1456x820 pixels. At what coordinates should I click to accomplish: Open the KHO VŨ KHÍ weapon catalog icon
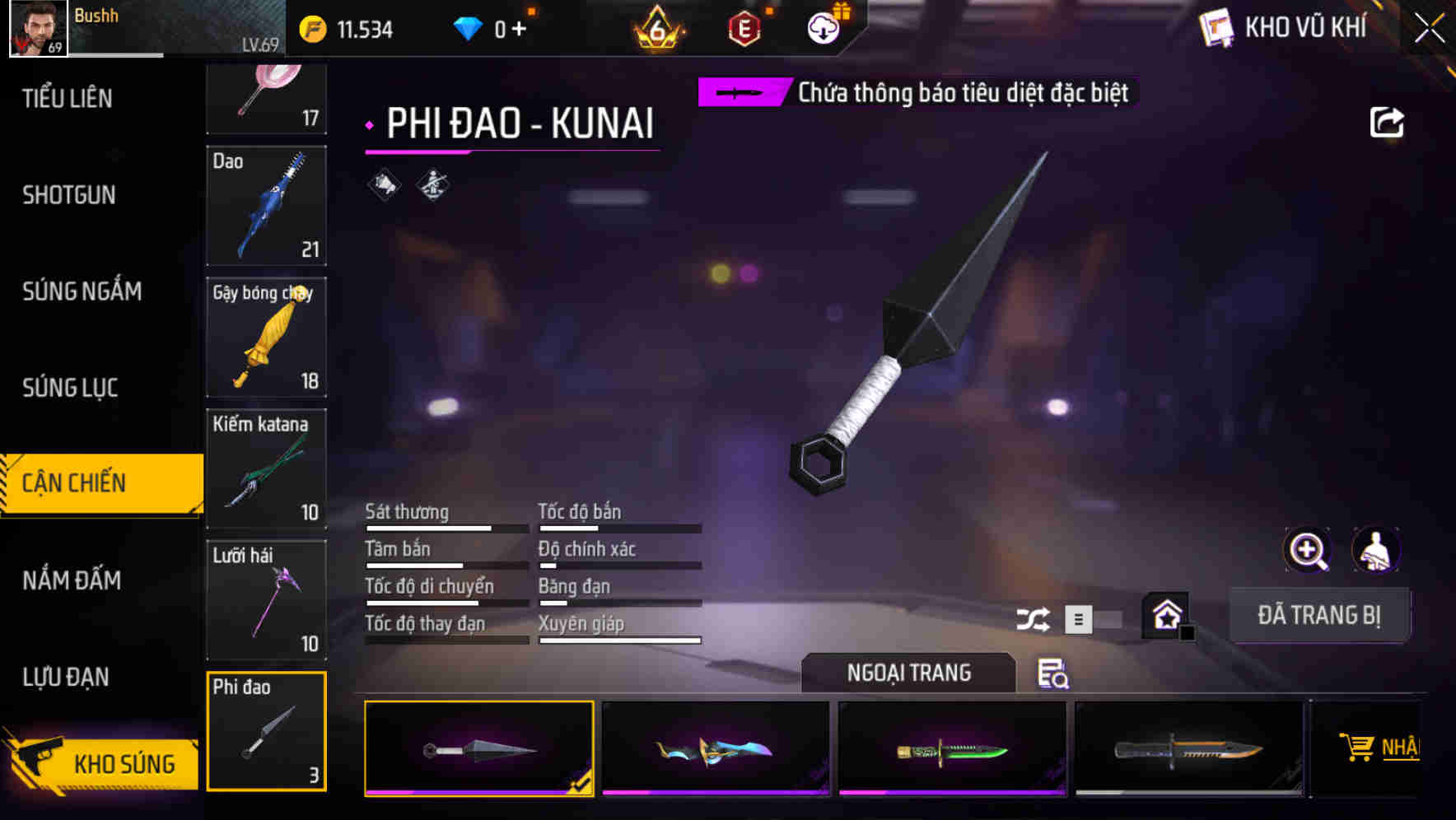point(1217,27)
